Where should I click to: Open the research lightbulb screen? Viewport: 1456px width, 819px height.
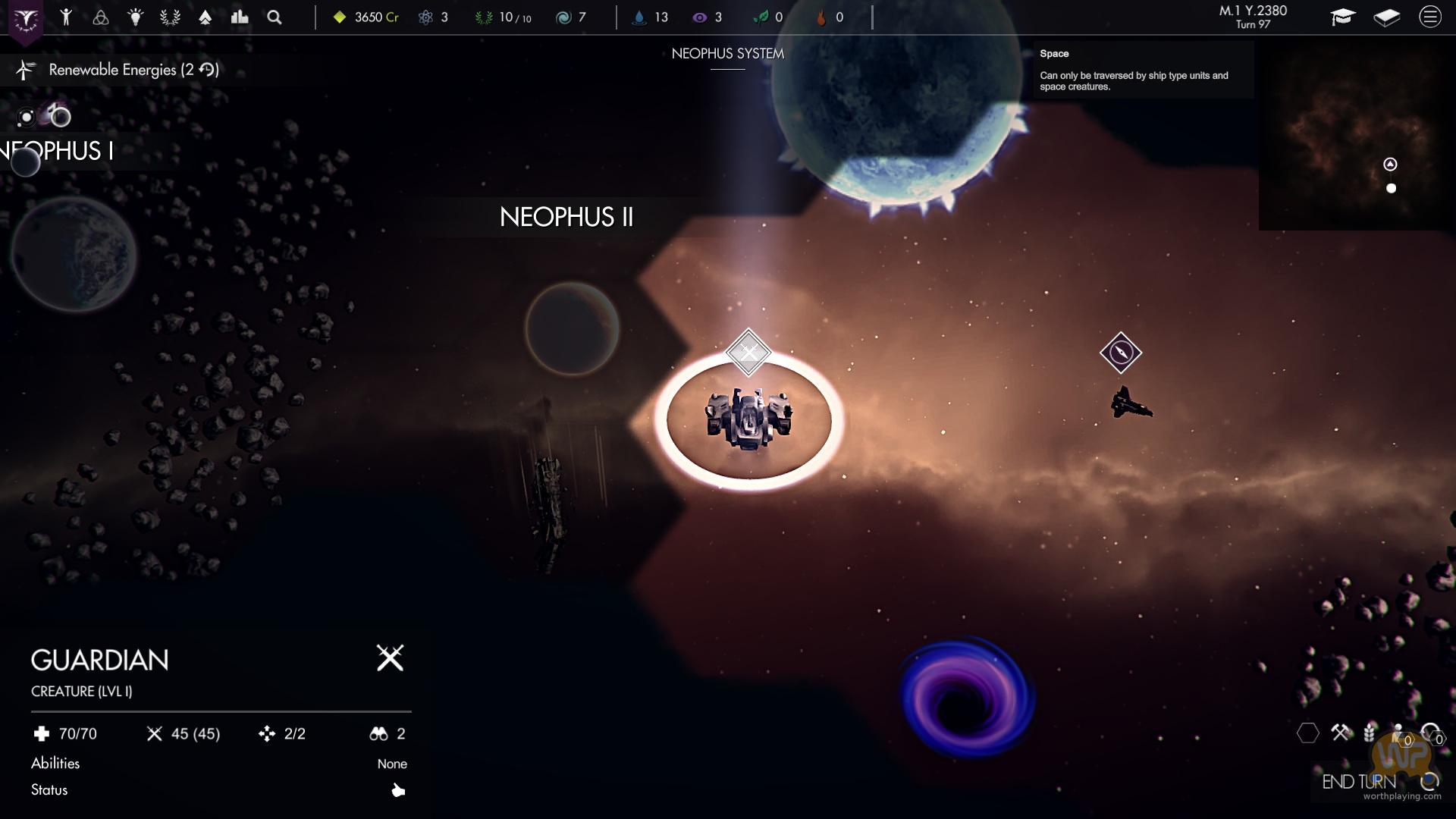tap(136, 17)
